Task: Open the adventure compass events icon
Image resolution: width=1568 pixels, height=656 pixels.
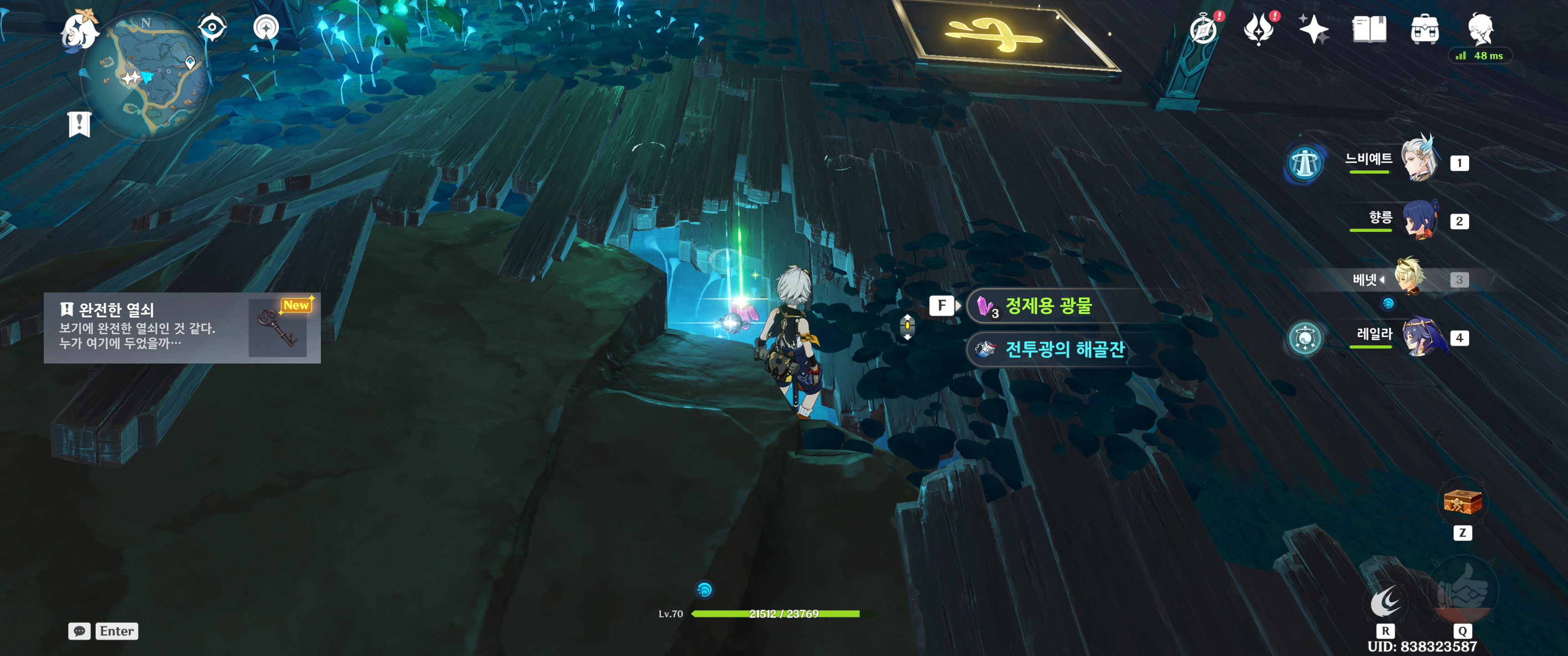Action: pos(1203,30)
